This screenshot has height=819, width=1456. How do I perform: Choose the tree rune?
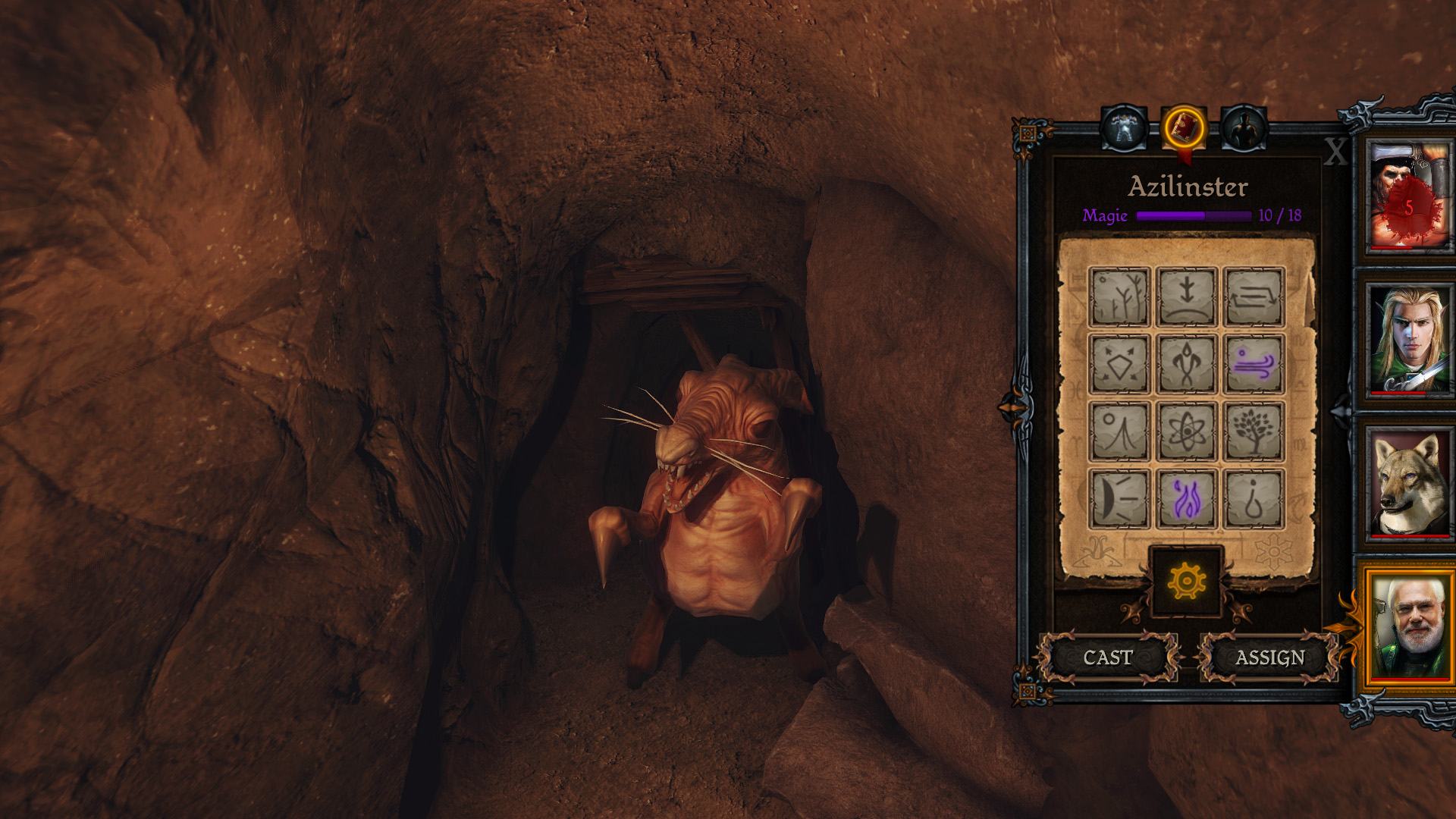click(1254, 431)
